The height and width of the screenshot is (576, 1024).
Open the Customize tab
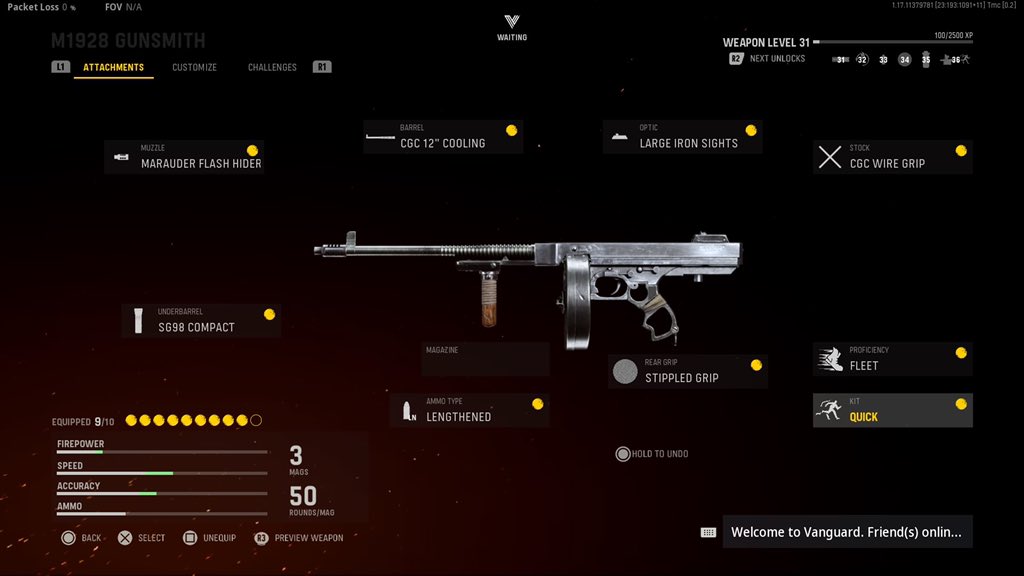(x=194, y=67)
